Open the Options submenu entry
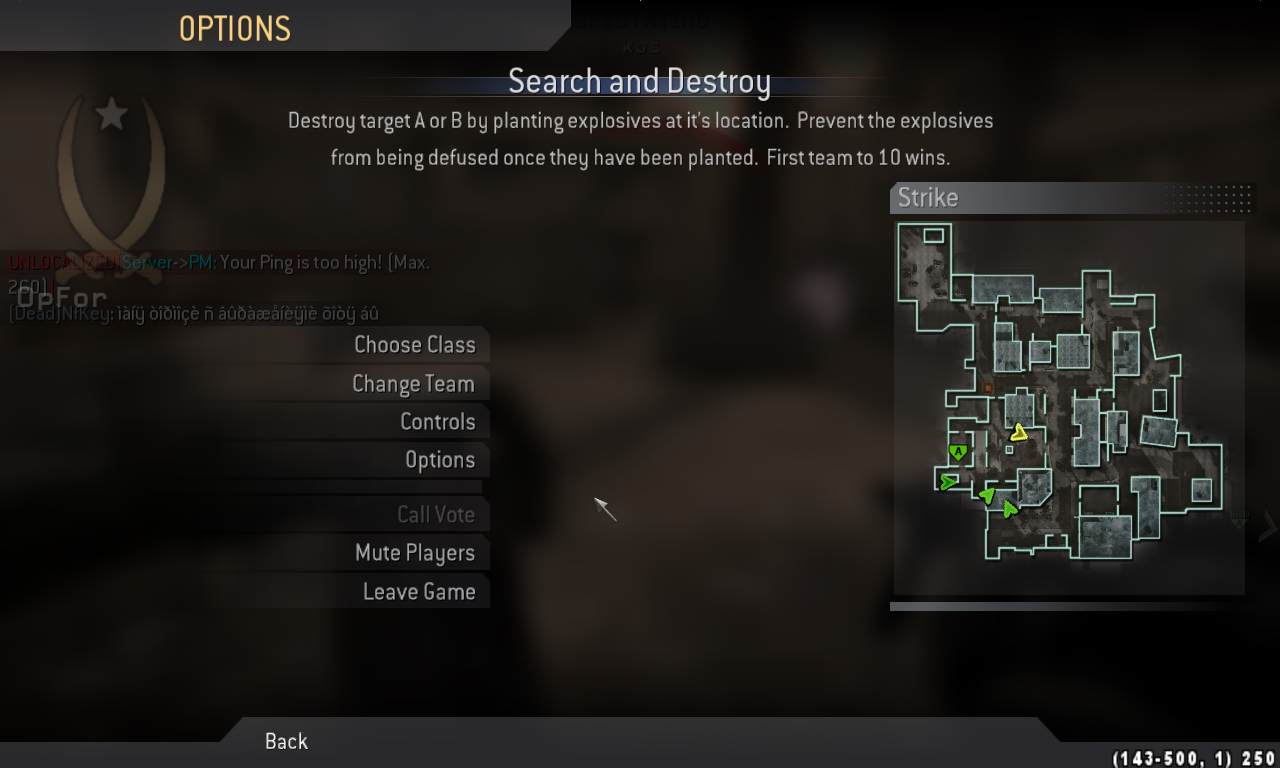This screenshot has height=768, width=1280. [439, 460]
